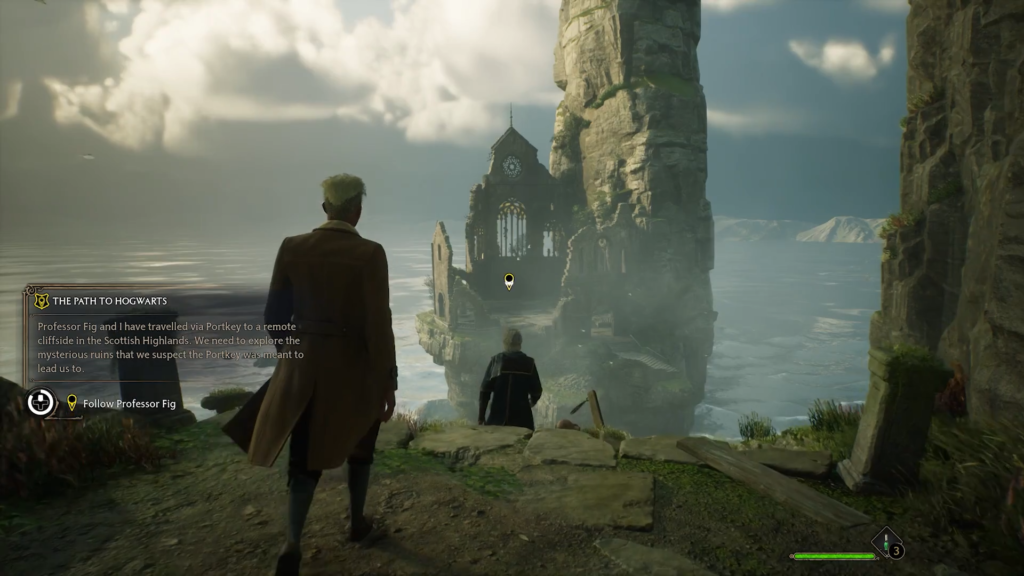Use the Wiggenweld healing potion icon

tap(886, 544)
